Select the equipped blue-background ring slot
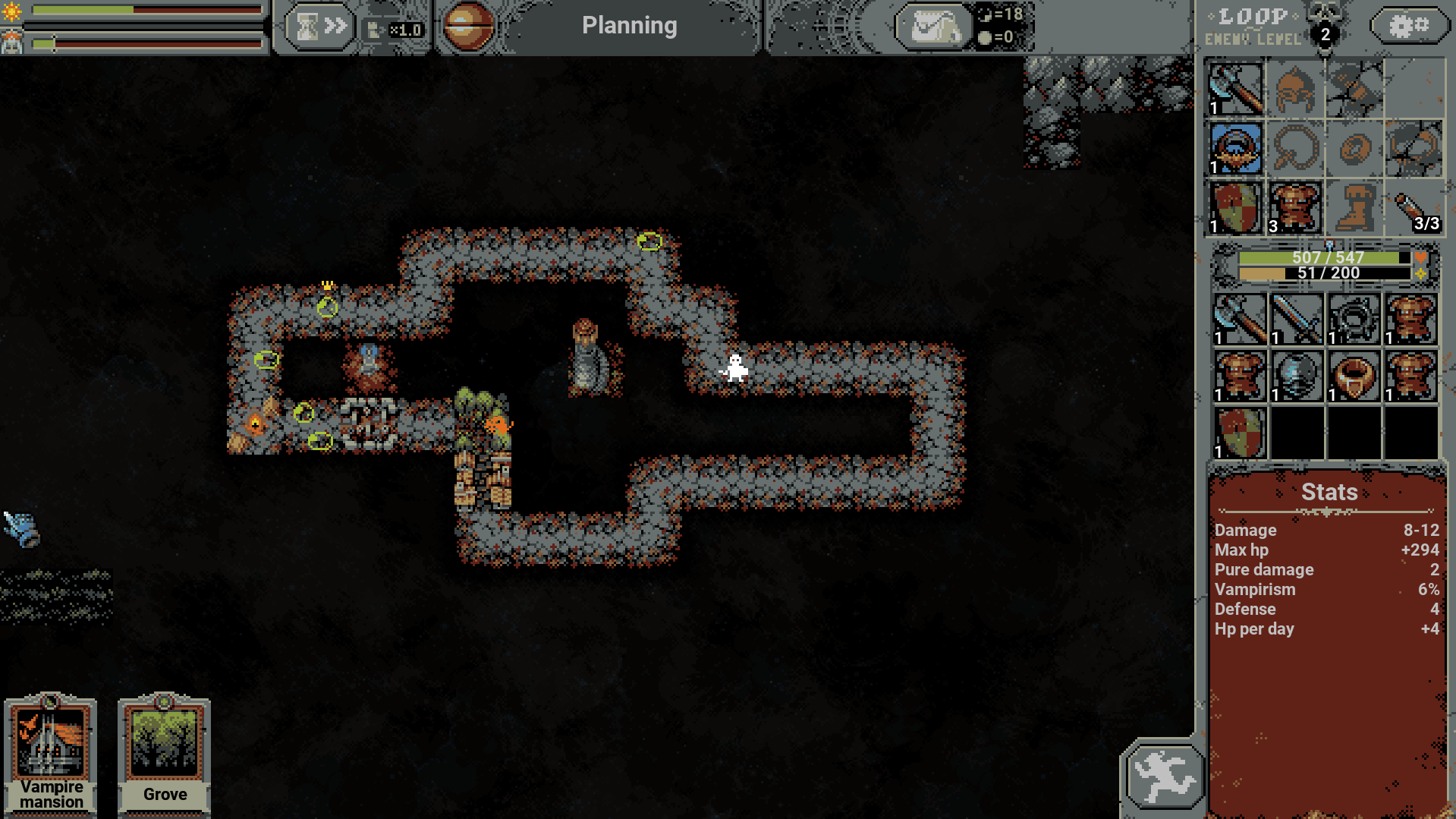This screenshot has height=819, width=1456. (1235, 149)
